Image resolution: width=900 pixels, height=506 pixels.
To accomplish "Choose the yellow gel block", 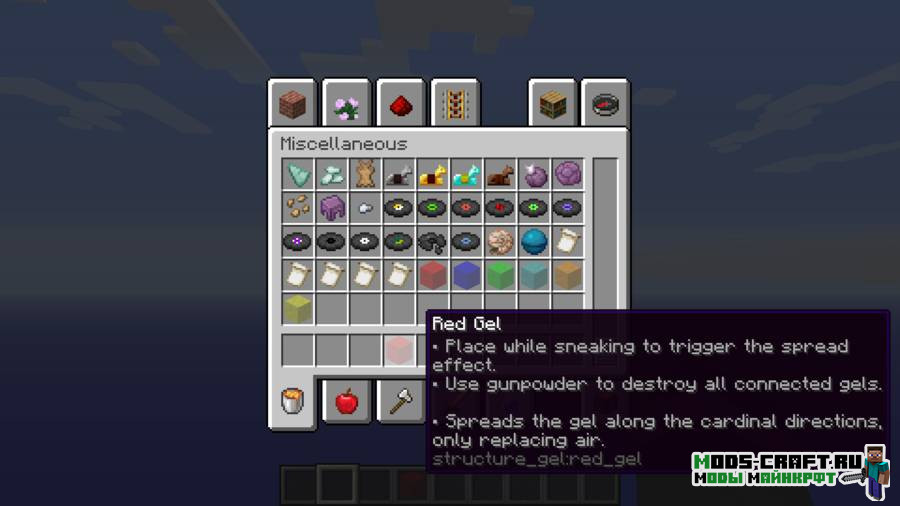I will [x=298, y=309].
